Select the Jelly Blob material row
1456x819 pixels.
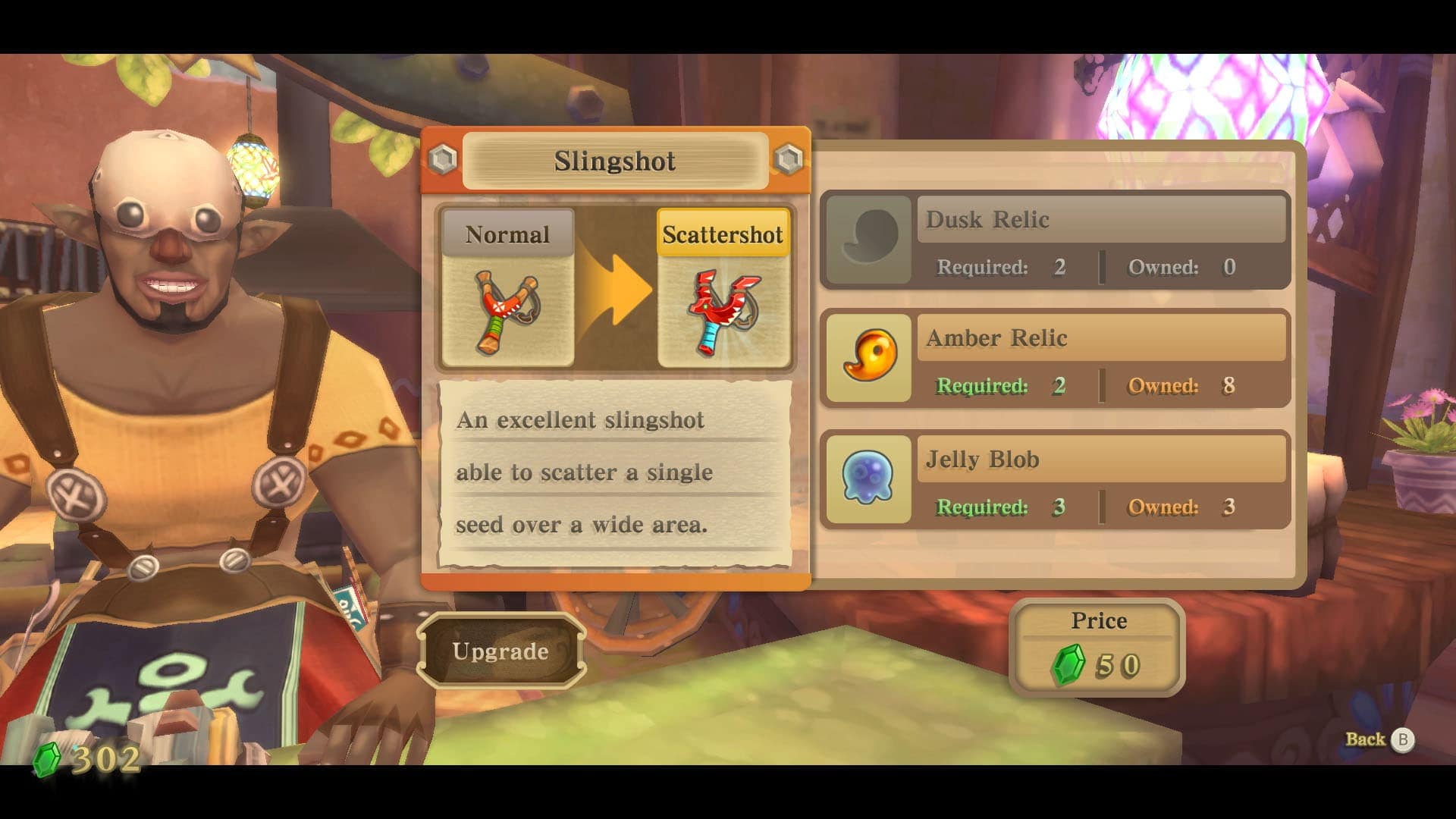click(x=1055, y=480)
